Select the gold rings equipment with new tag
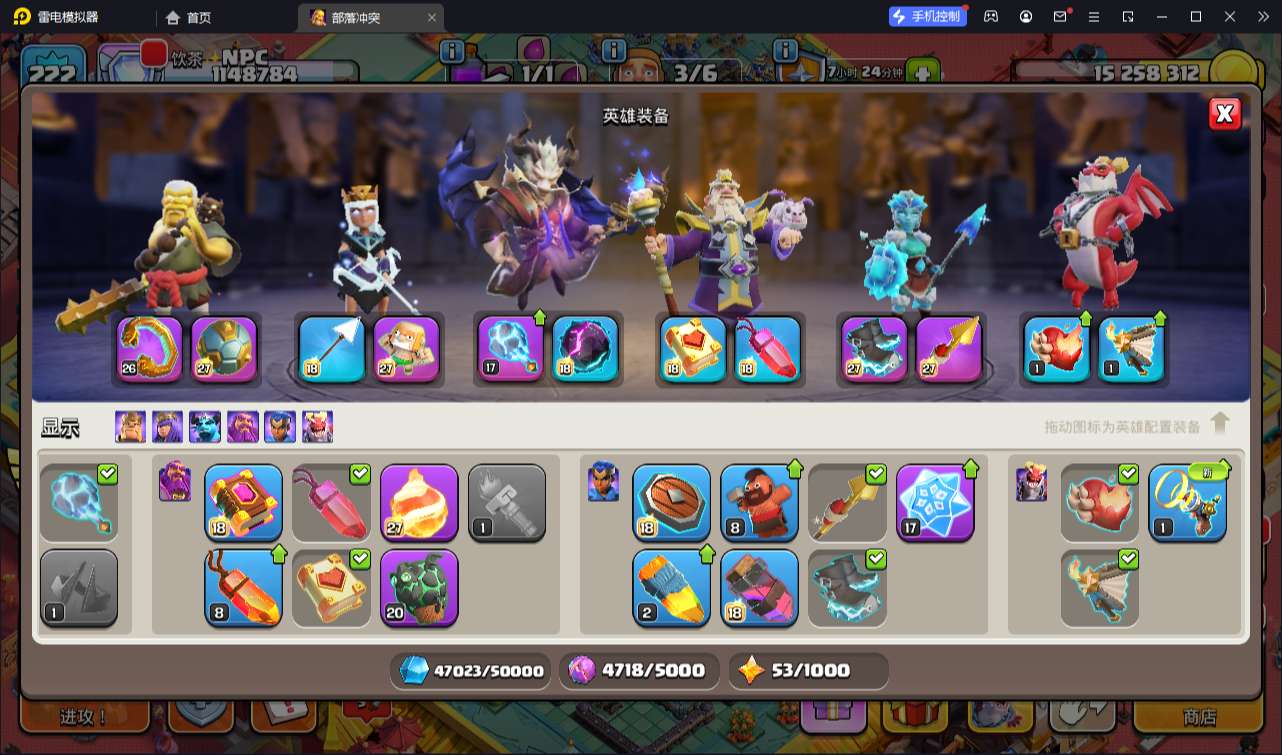Screen dimensions: 1282x755 [x=1187, y=503]
